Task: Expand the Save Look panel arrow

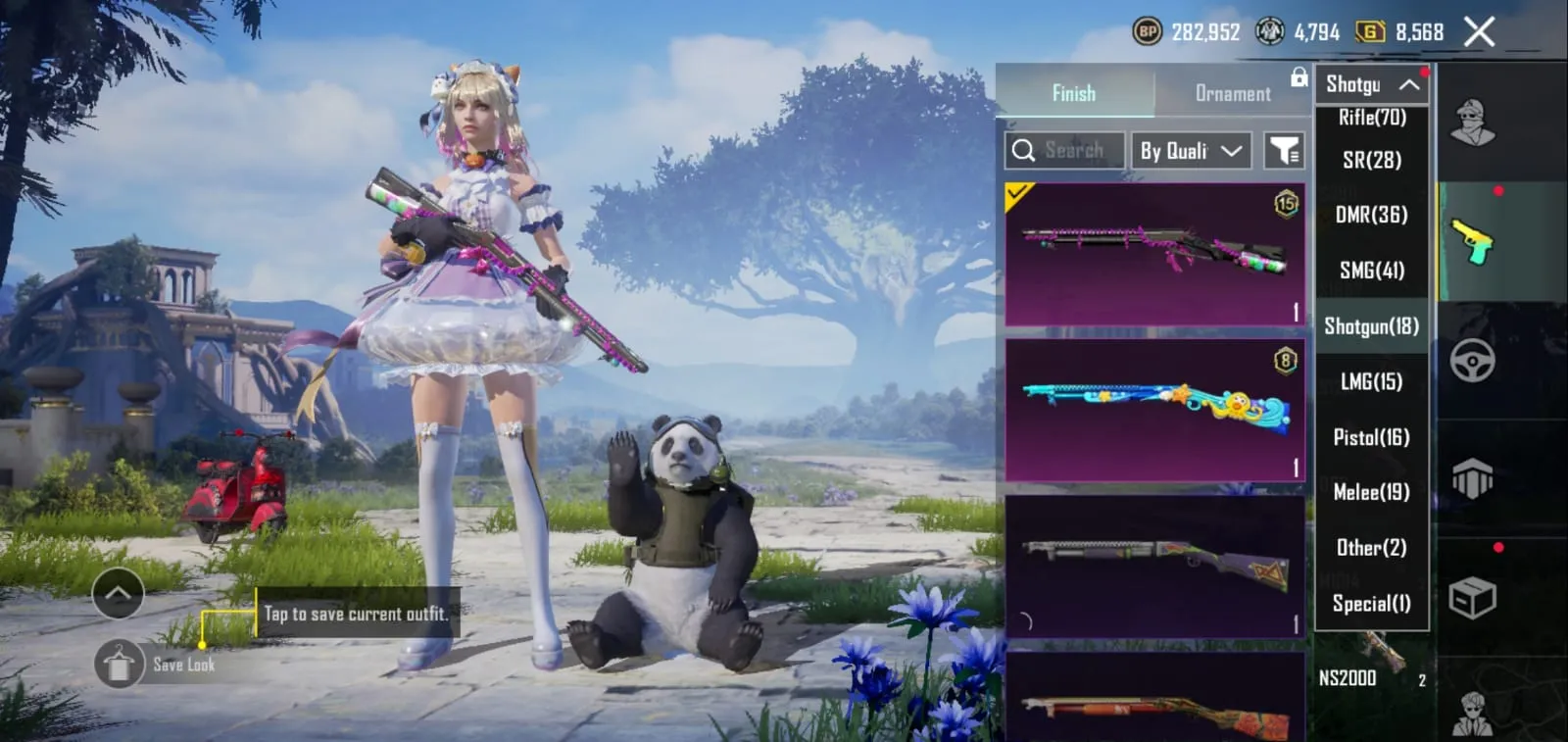Action: click(x=118, y=593)
